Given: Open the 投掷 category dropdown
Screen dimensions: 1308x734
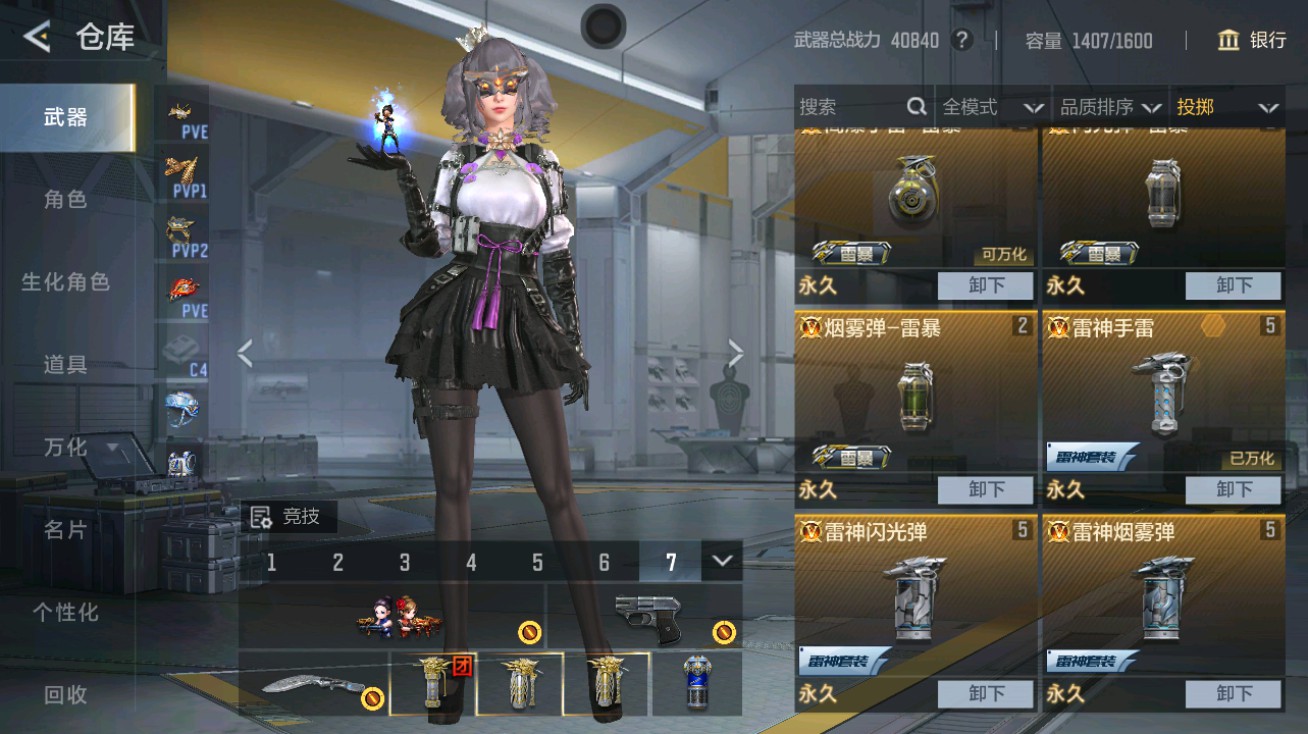Looking at the screenshot, I should pos(1225,107).
